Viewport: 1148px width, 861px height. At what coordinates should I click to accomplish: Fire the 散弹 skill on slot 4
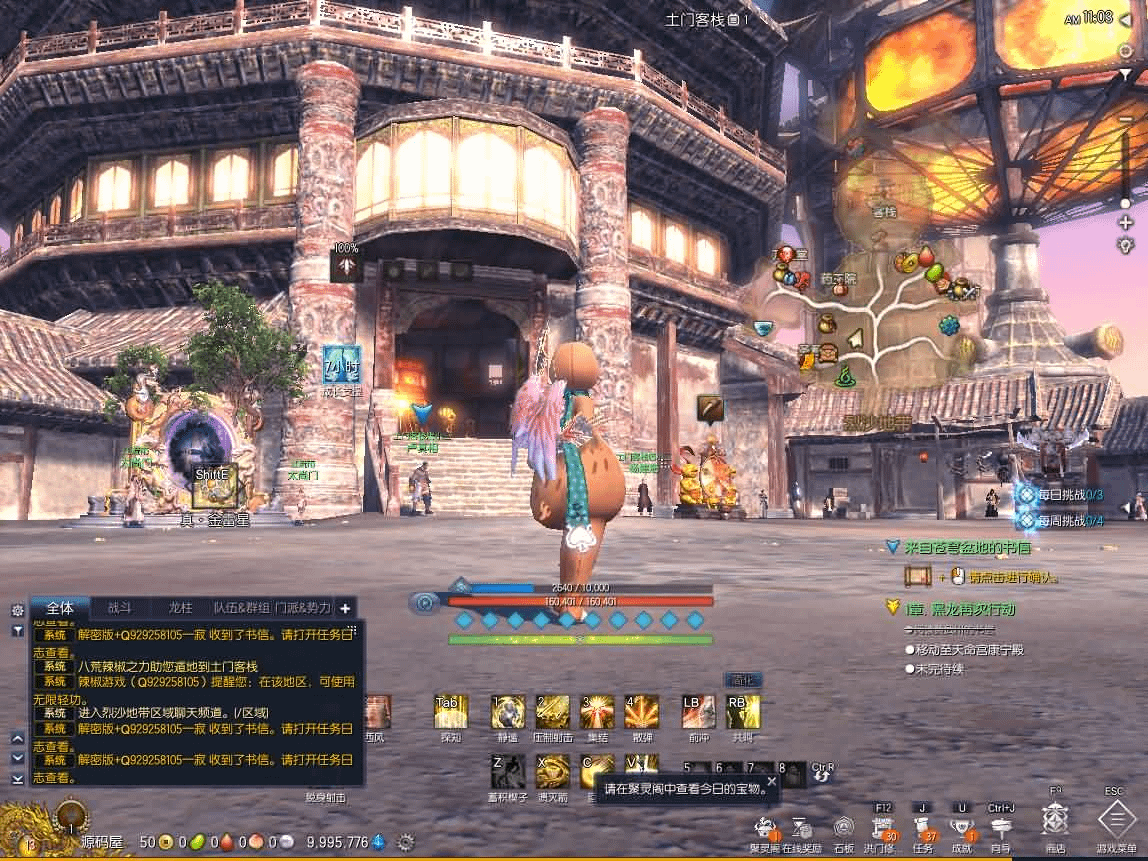[641, 711]
